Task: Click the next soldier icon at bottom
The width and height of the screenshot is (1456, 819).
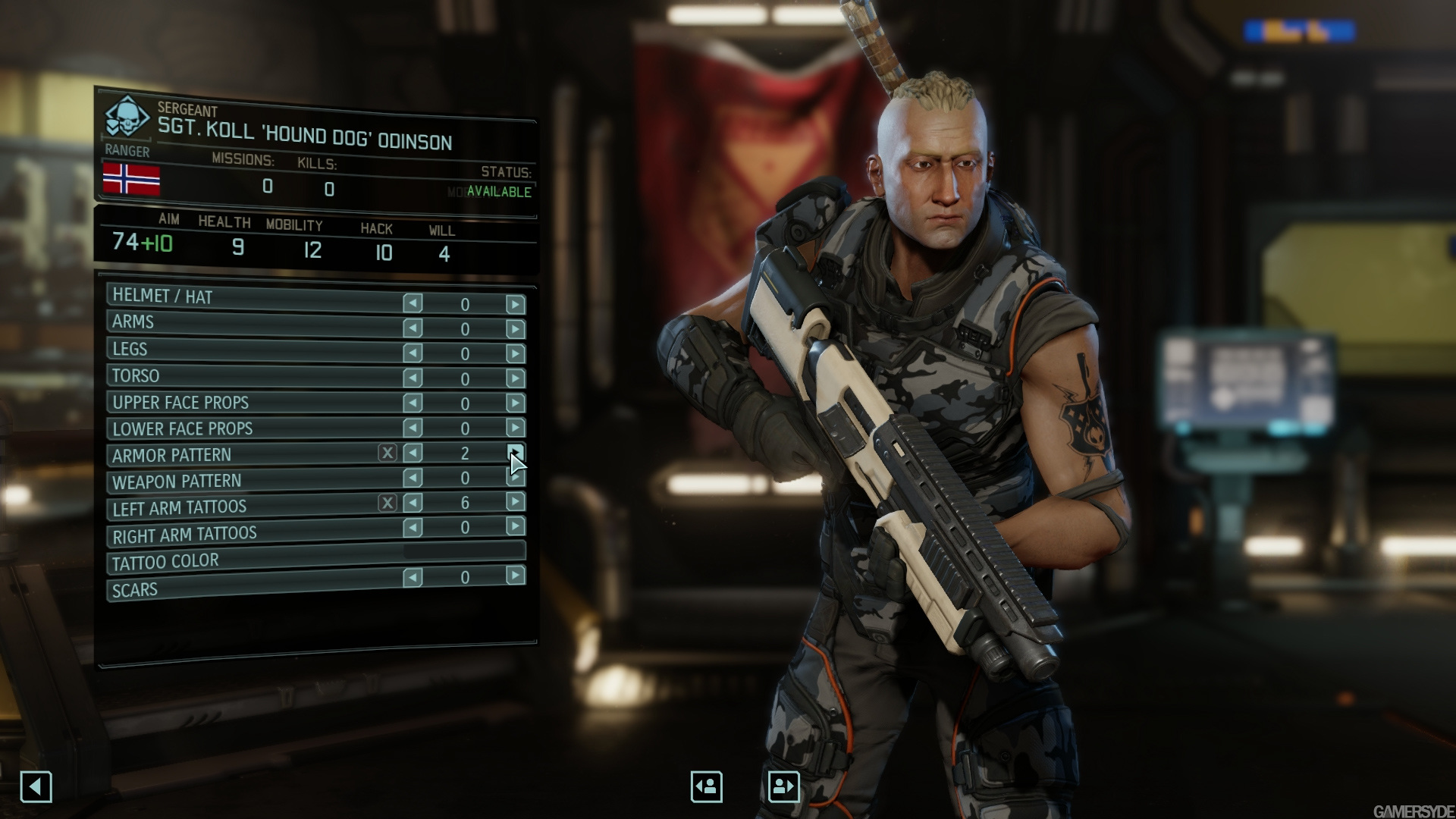Action: pos(786,786)
